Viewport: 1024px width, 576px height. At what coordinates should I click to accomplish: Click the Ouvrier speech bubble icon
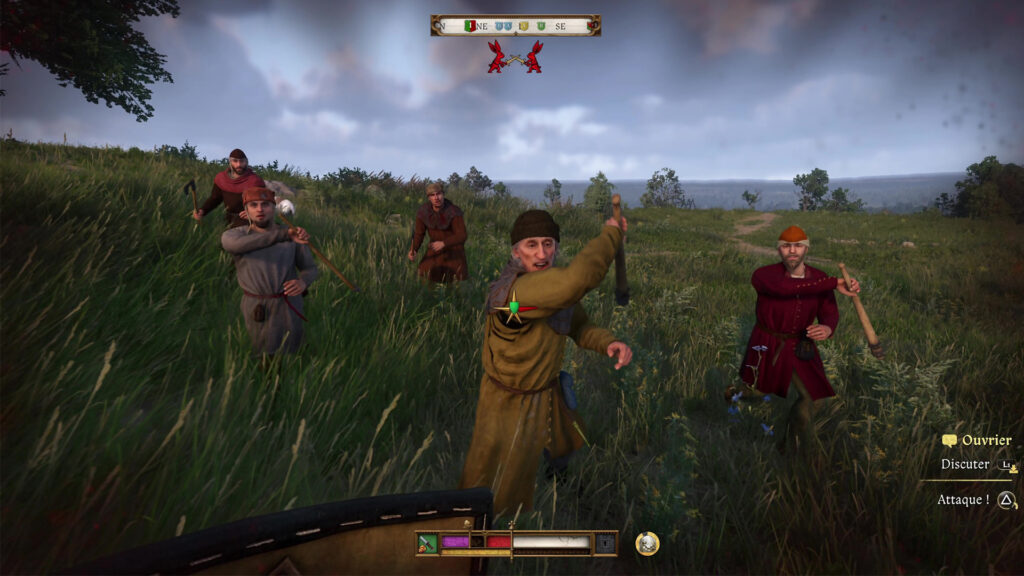(949, 440)
